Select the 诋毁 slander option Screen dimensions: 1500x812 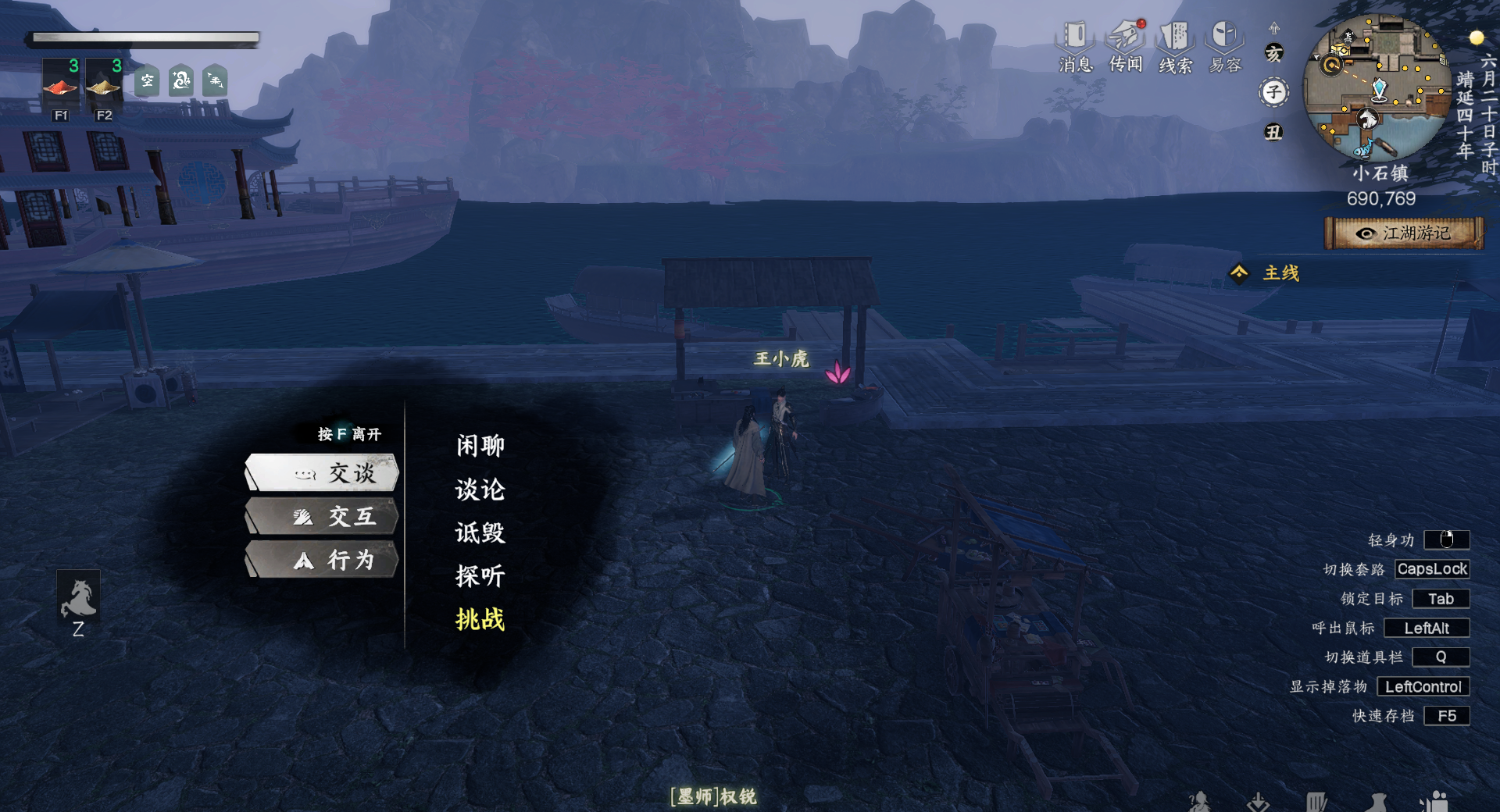[480, 532]
